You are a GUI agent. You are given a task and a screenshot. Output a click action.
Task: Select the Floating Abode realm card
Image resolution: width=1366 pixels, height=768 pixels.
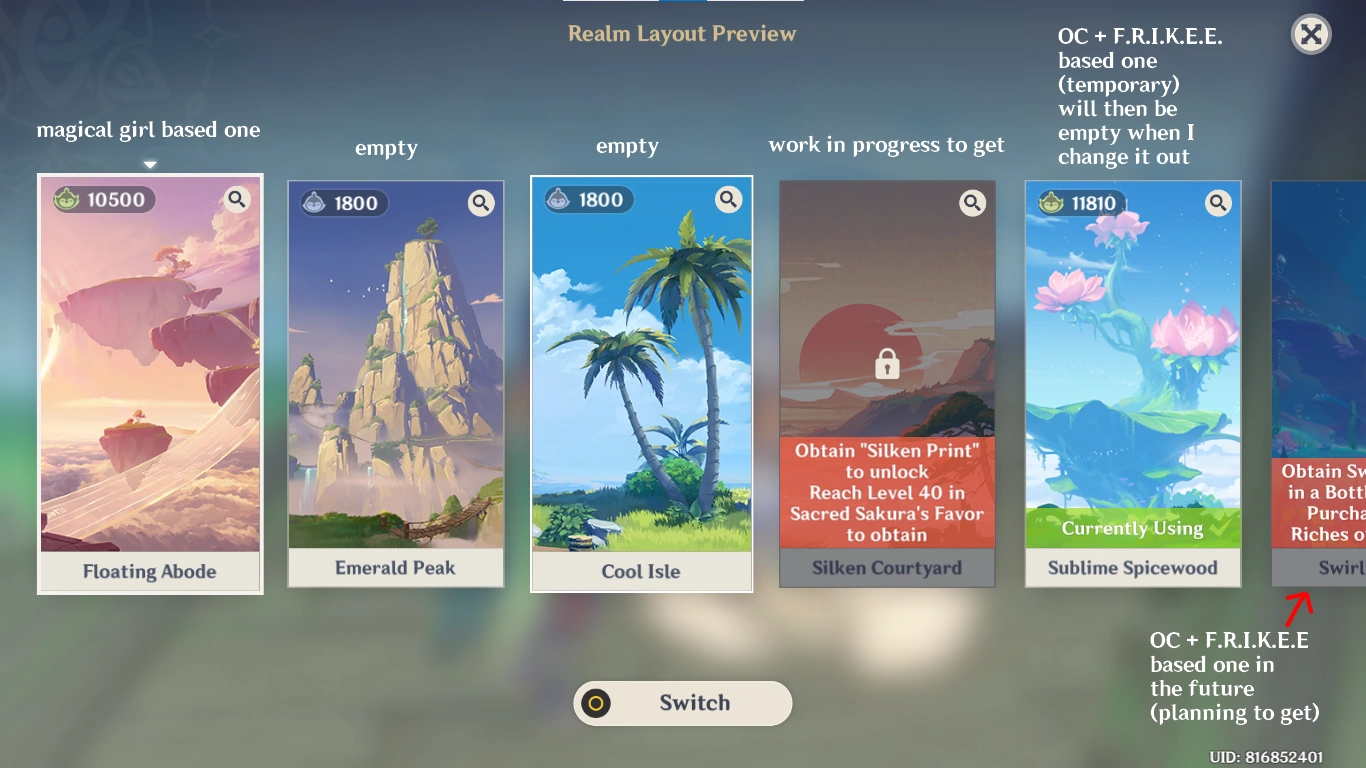pyautogui.click(x=149, y=380)
